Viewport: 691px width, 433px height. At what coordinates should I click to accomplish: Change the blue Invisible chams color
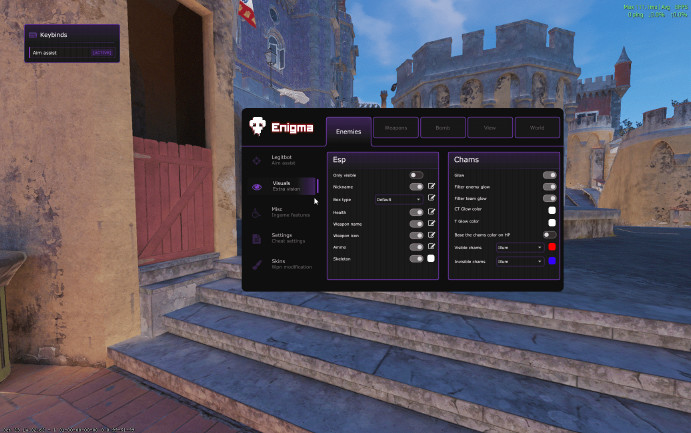(x=552, y=261)
